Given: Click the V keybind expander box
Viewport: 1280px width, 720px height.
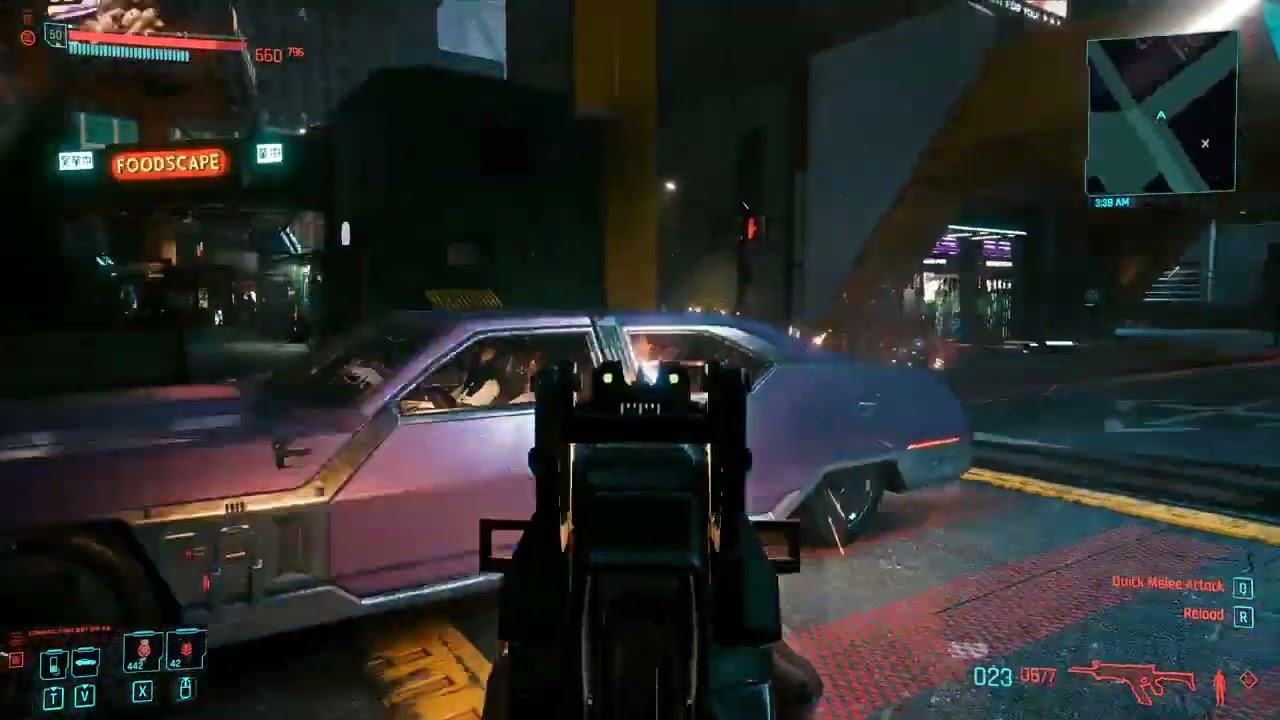Looking at the screenshot, I should (85, 696).
